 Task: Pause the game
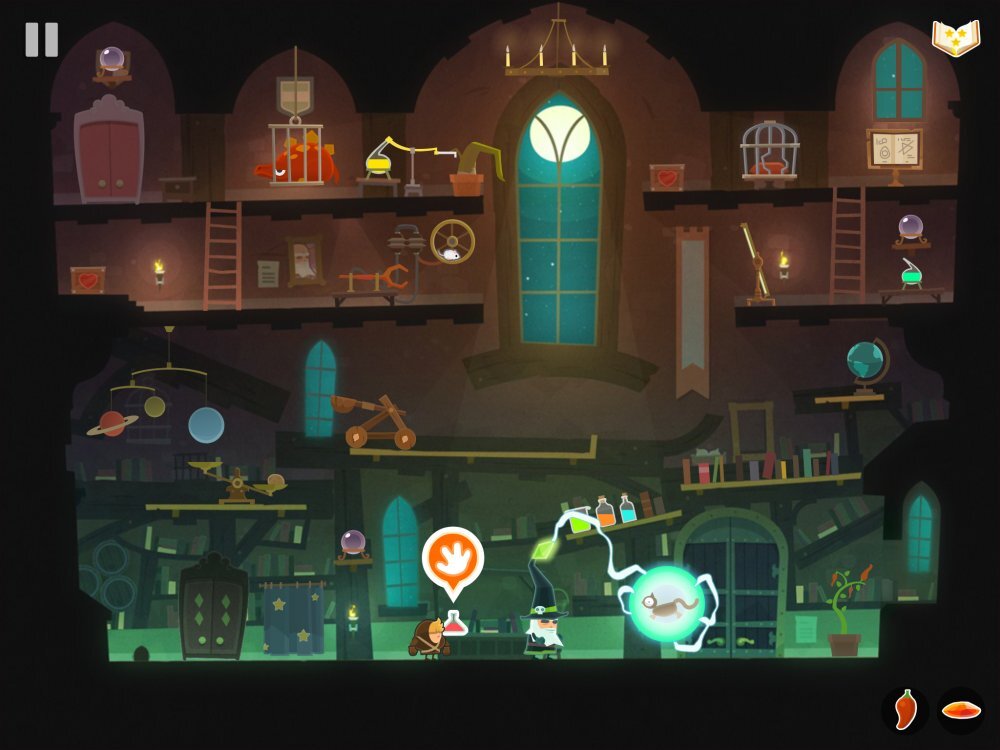42,40
